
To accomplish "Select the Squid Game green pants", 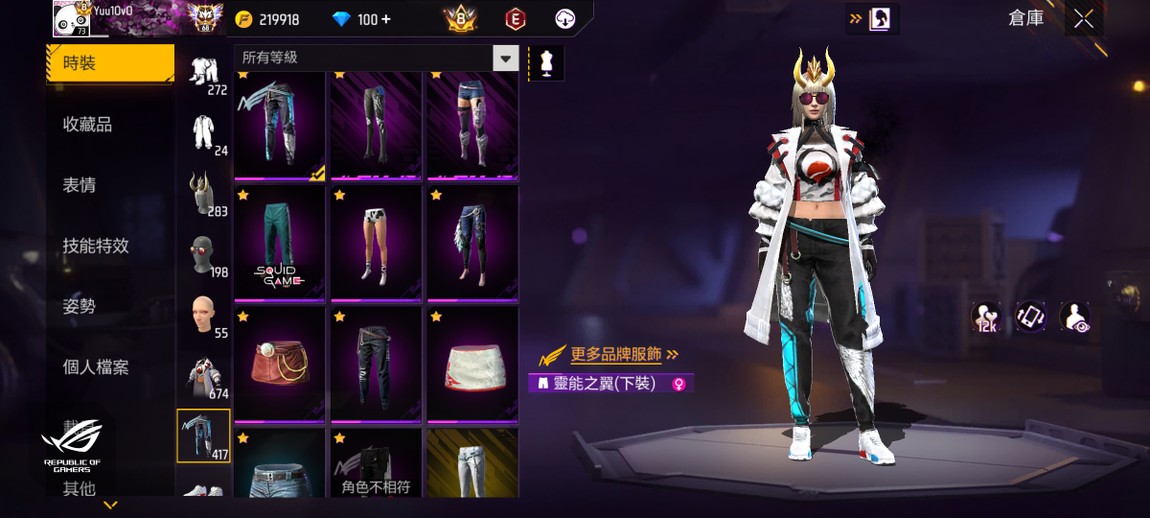I will tap(279, 241).
